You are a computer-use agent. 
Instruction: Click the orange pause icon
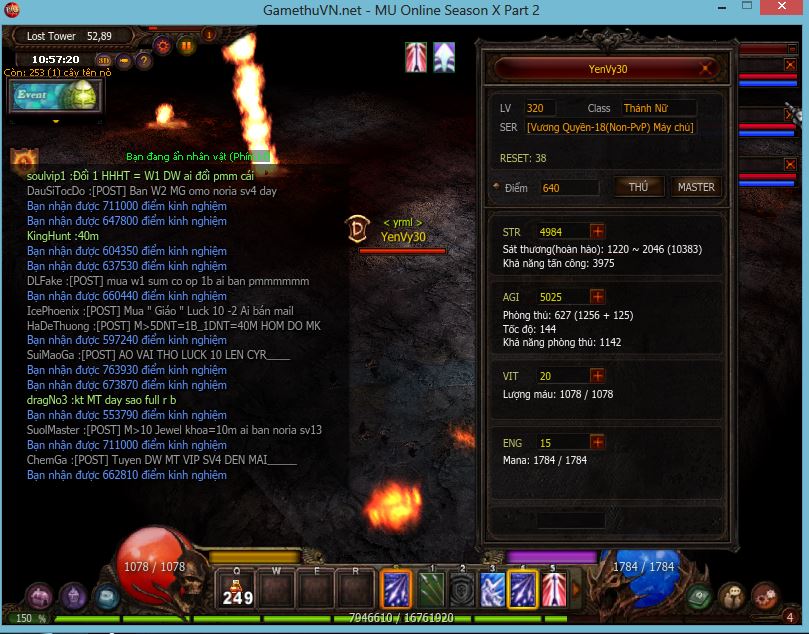click(186, 45)
